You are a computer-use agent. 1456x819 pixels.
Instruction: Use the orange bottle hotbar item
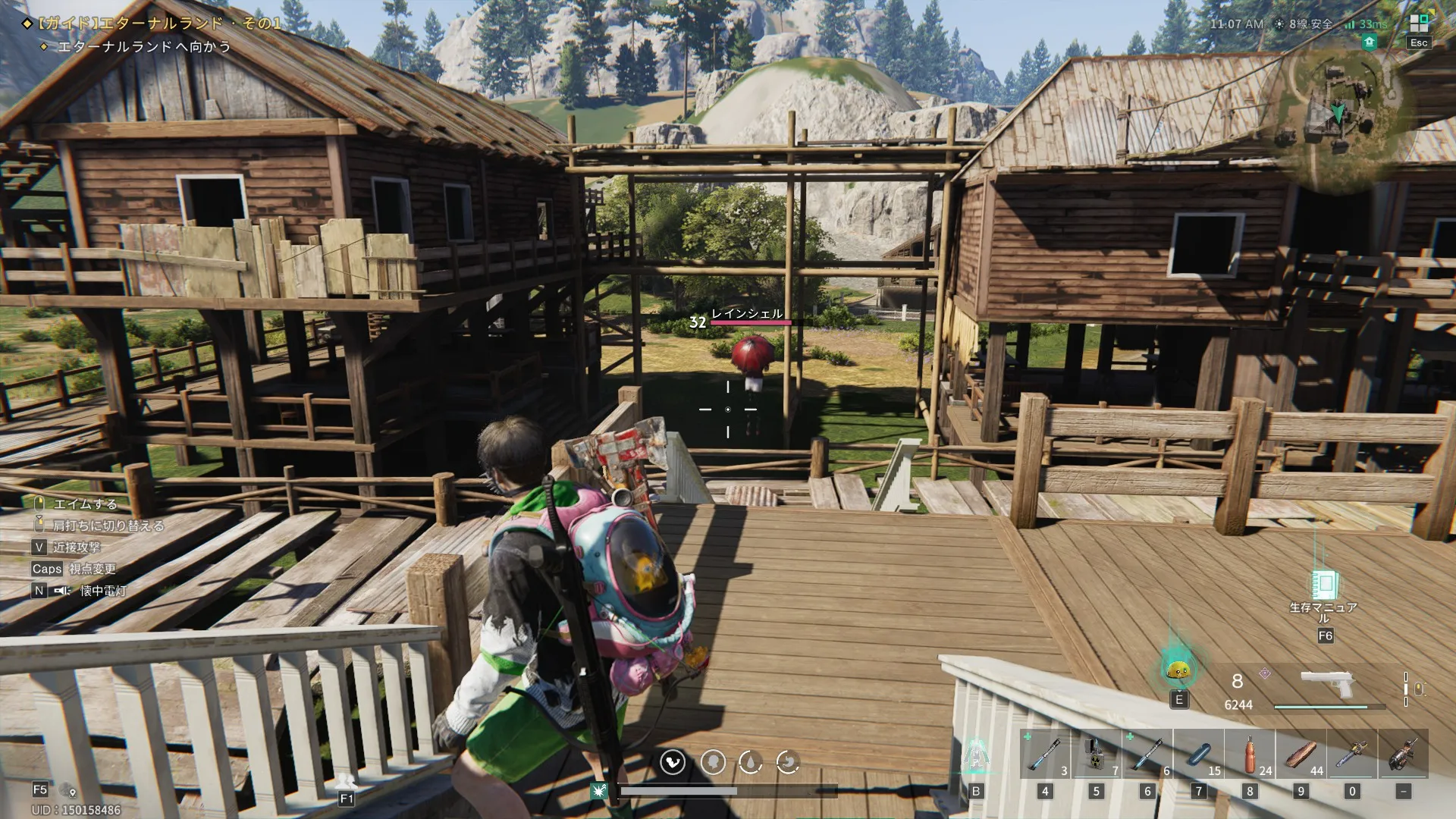[x=1250, y=755]
